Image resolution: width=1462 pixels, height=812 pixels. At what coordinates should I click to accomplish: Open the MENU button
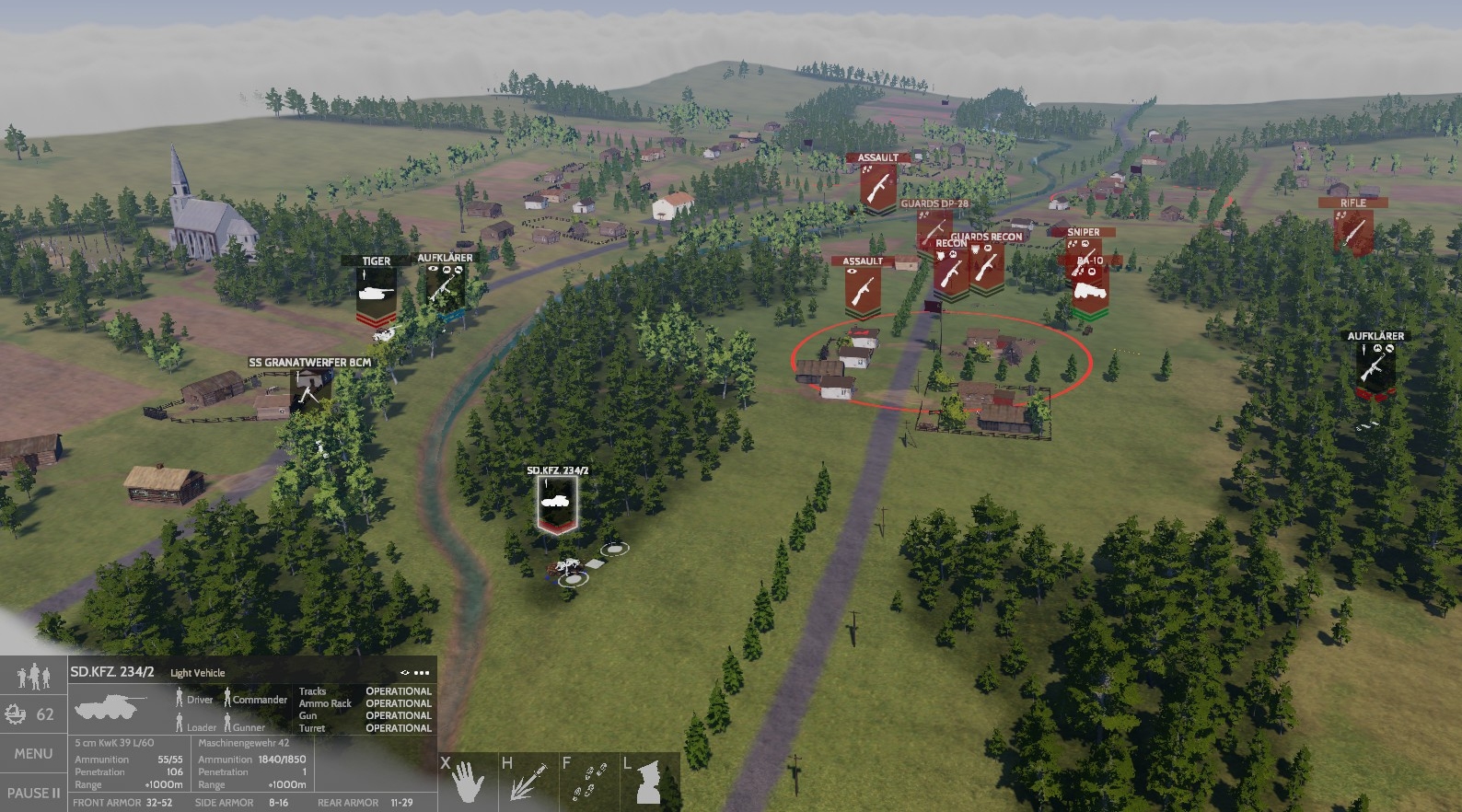coord(33,753)
